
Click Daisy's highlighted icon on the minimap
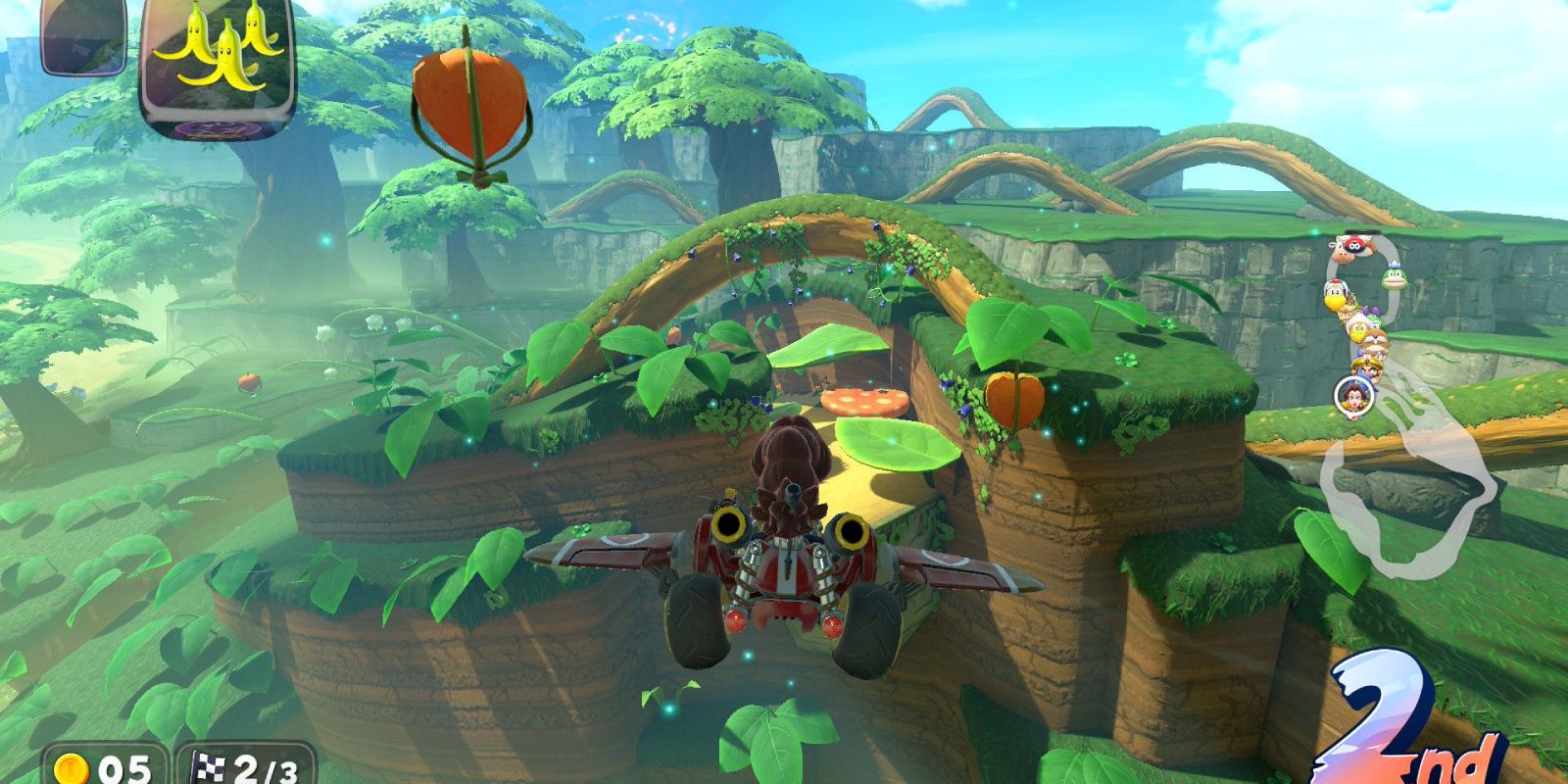[x=1355, y=394]
